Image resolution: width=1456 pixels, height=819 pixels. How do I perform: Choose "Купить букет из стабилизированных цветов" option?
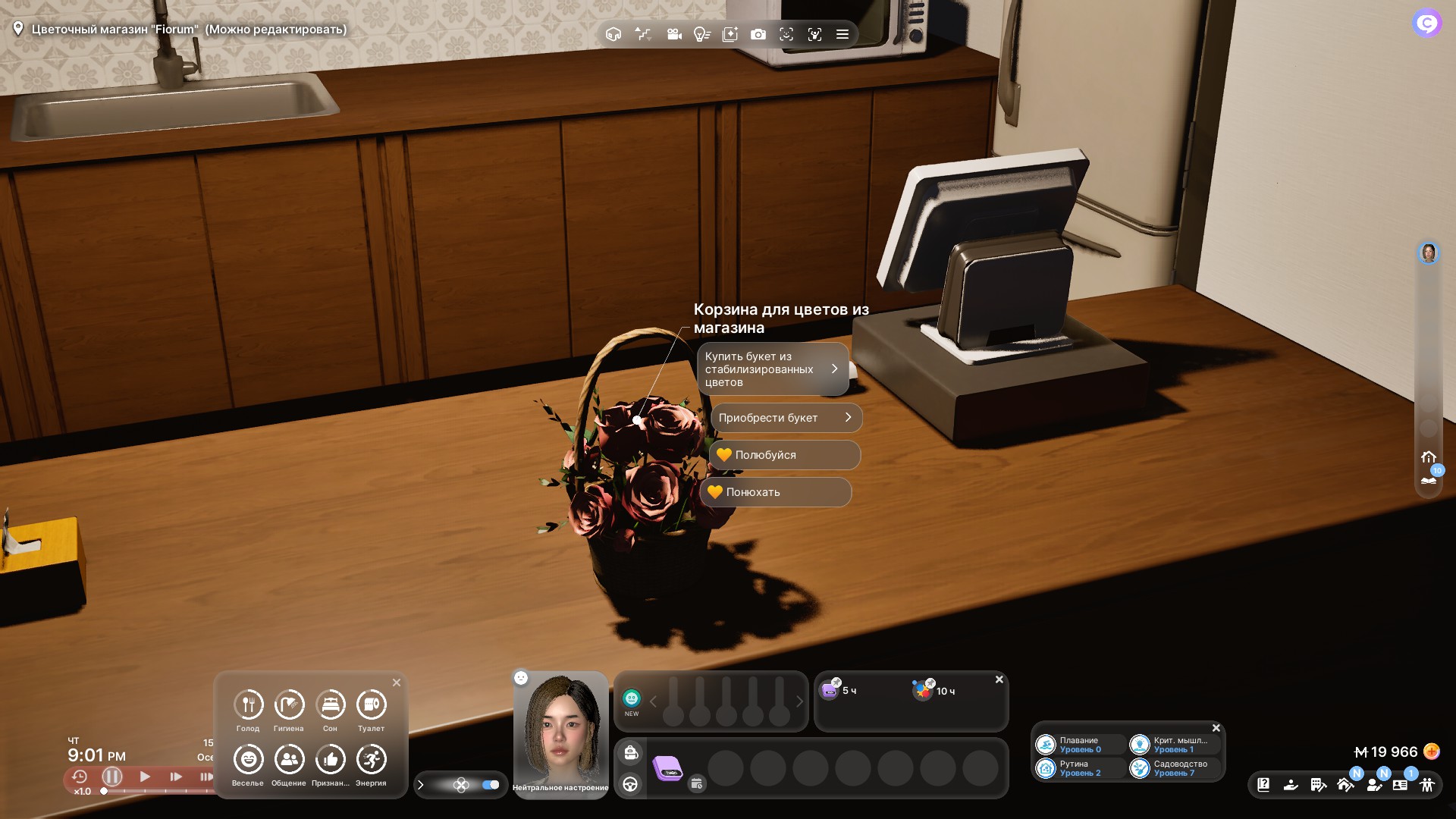(x=772, y=369)
